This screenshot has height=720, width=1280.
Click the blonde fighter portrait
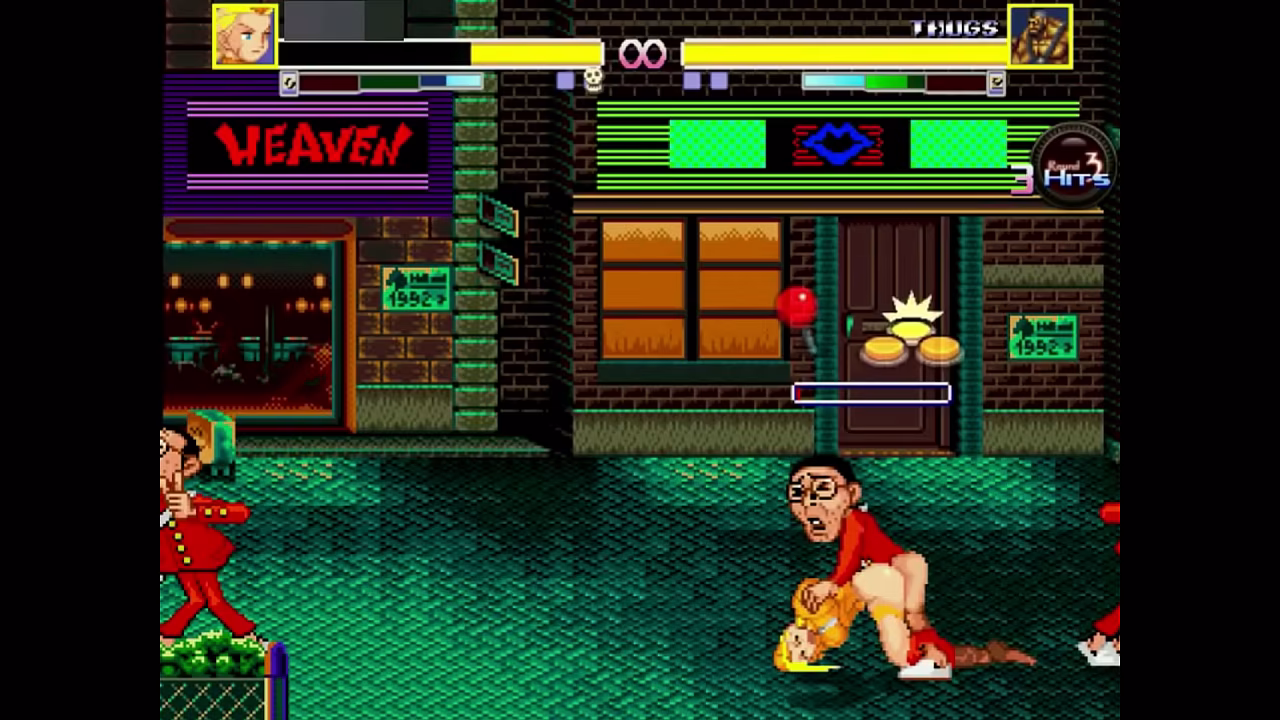click(245, 36)
